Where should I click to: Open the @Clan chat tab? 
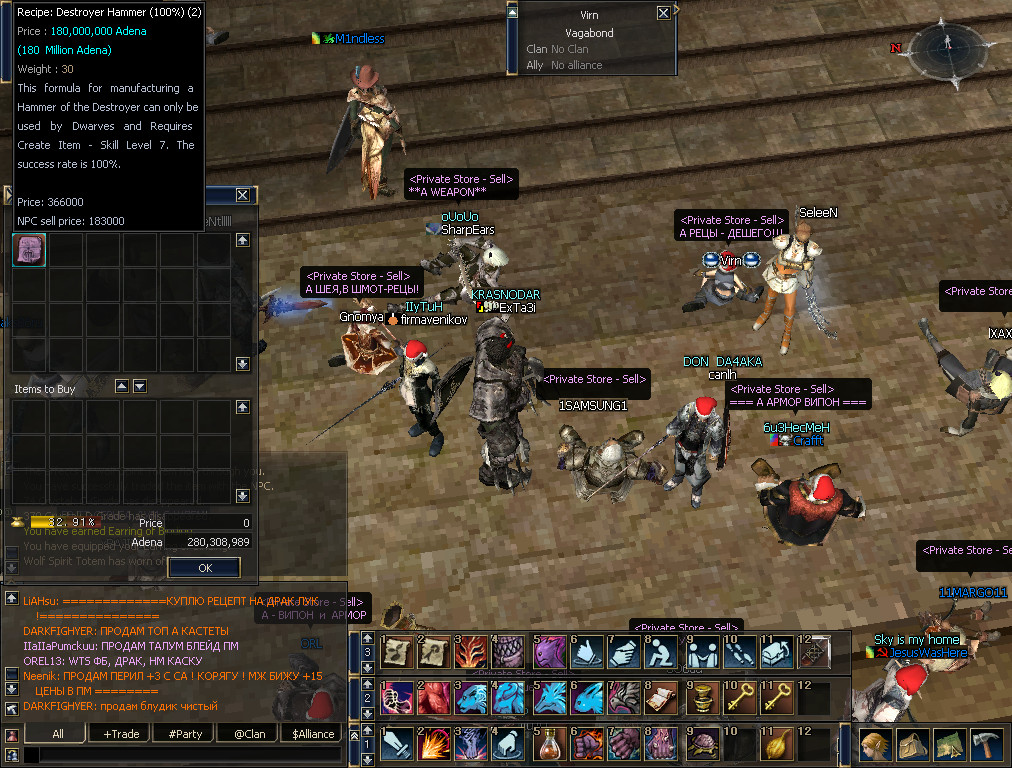click(248, 733)
